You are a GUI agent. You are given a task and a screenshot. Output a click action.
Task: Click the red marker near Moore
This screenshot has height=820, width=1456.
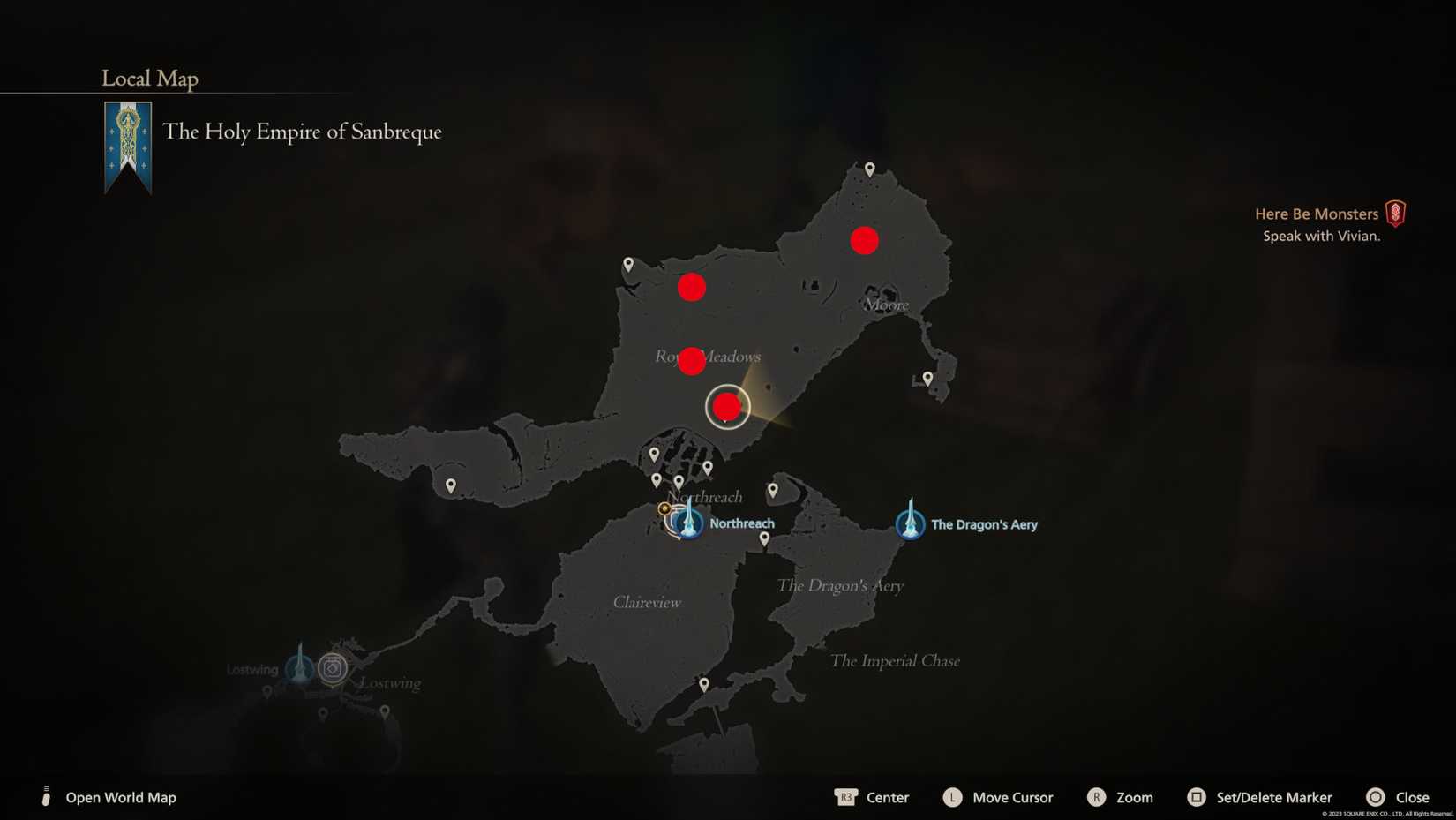(x=864, y=240)
